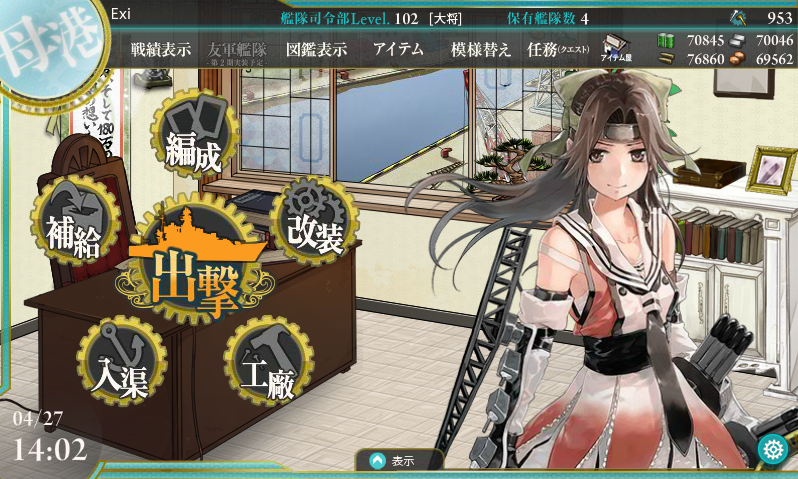Screen dimensions: 798x479
Task: Toggle the 表示 display button
Action: 400,461
